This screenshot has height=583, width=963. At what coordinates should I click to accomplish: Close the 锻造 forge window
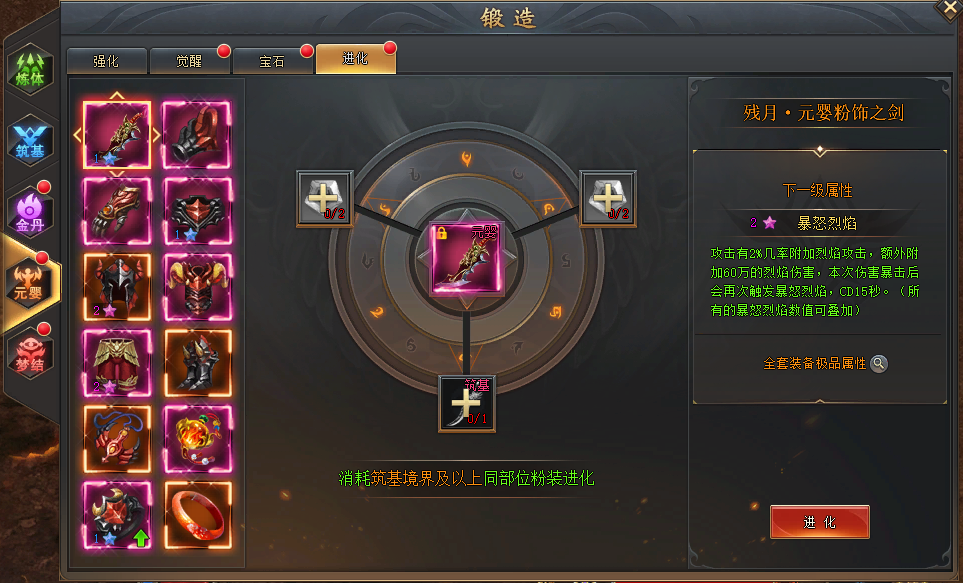948,8
